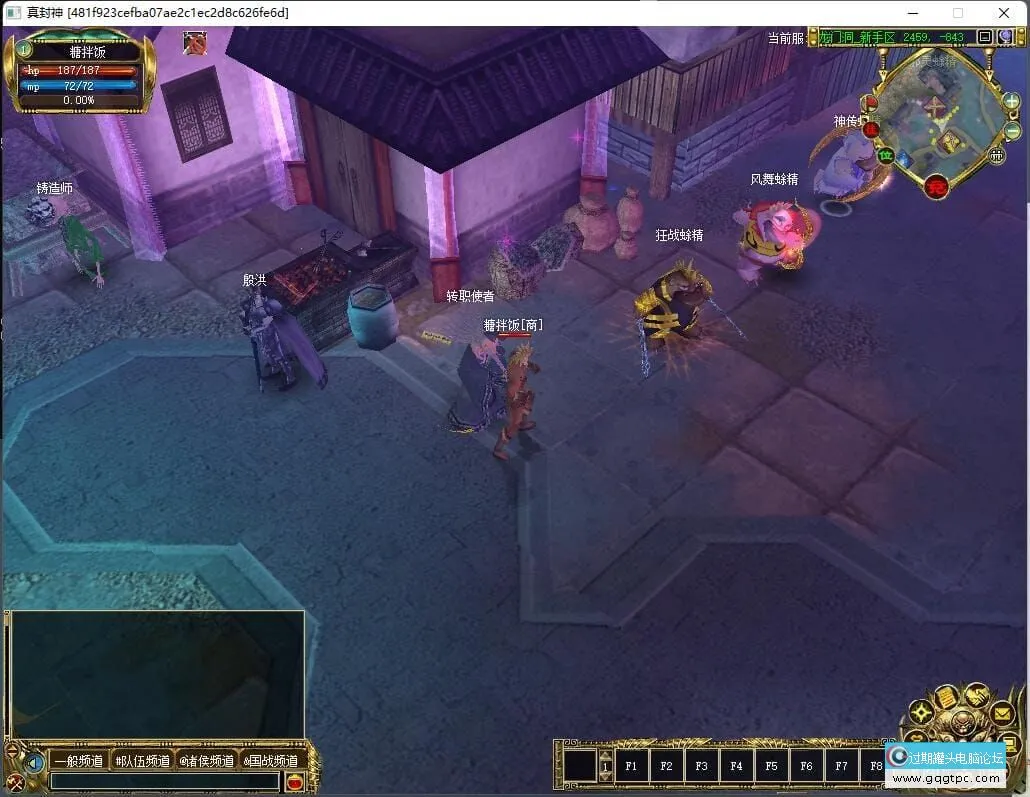The width and height of the screenshot is (1030, 797).
Task: Switch to the 一般频道 chat channel
Action: pyautogui.click(x=78, y=761)
